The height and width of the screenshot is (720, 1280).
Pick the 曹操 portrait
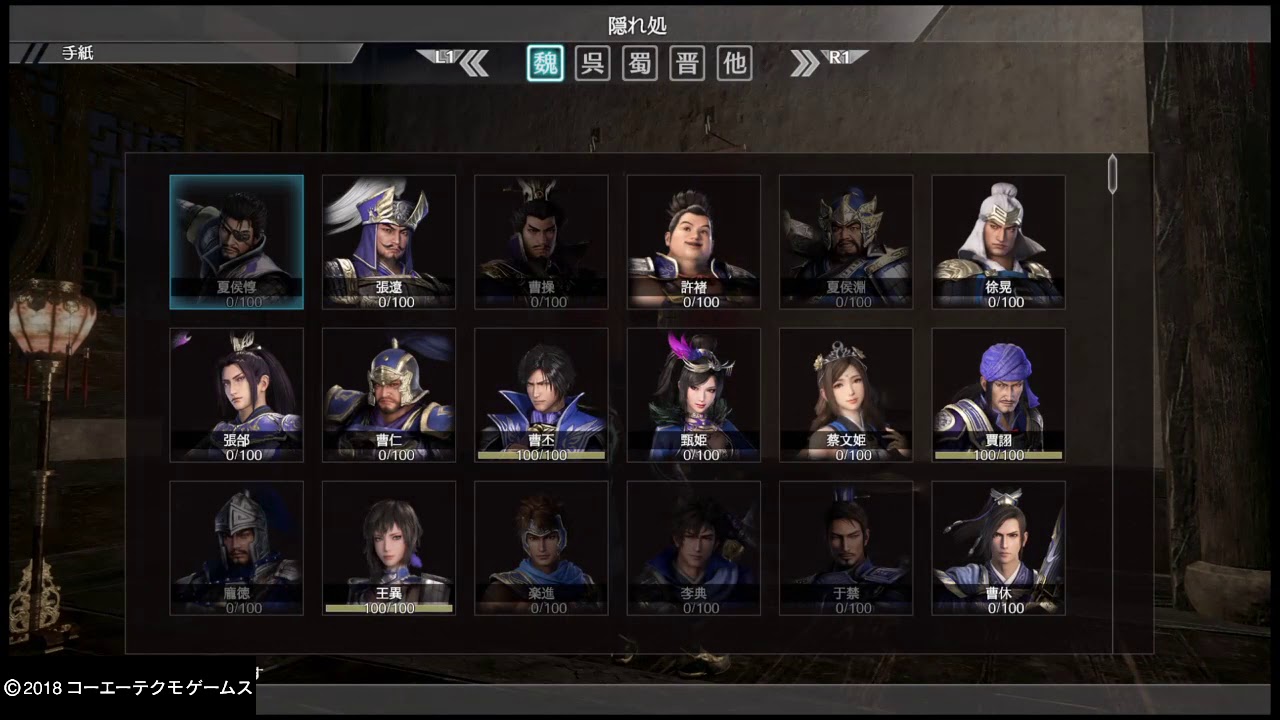click(541, 242)
